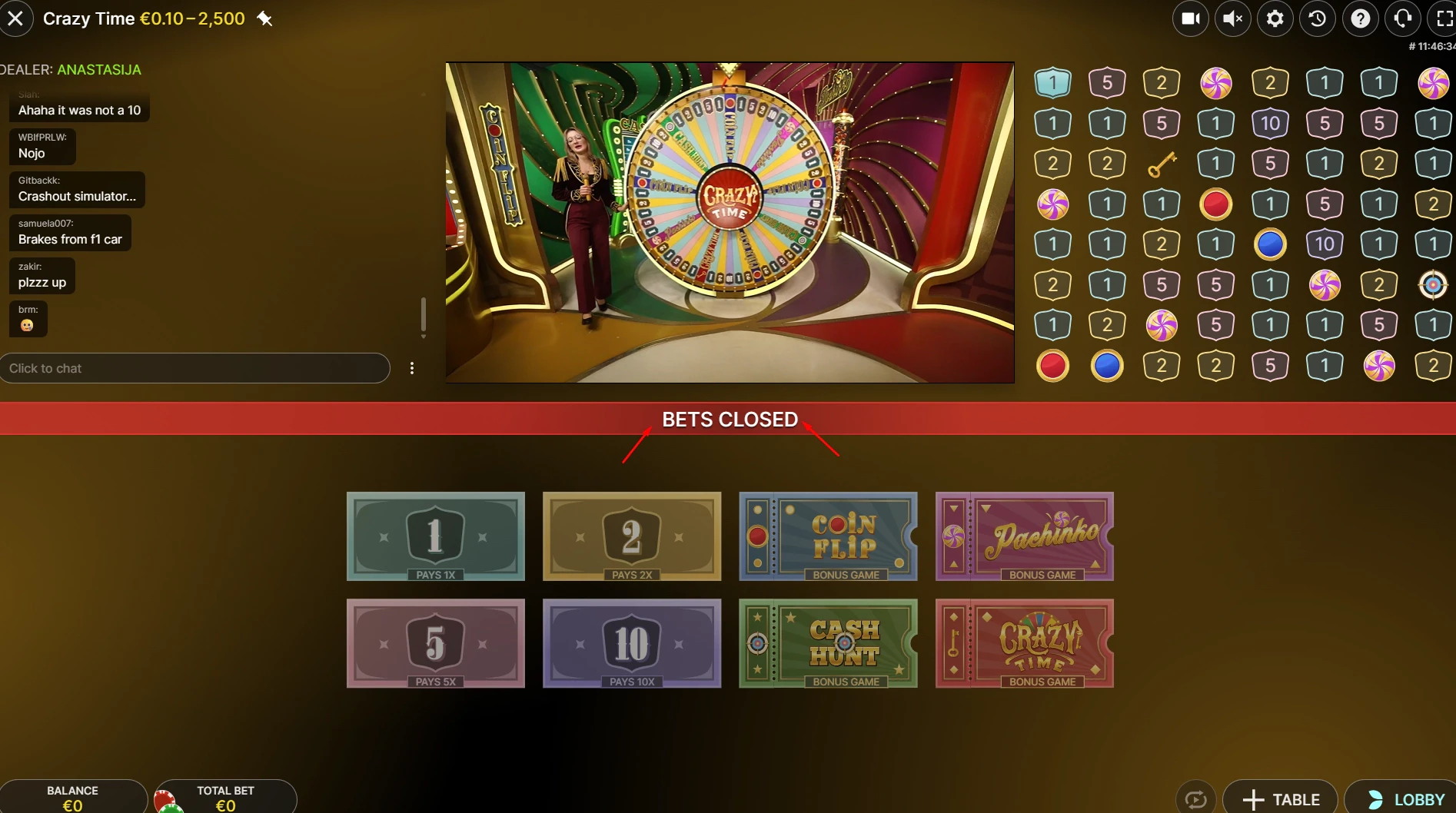The image size is (1456, 813).
Task: Select the Pachinko bonus bet
Action: pyautogui.click(x=1025, y=537)
